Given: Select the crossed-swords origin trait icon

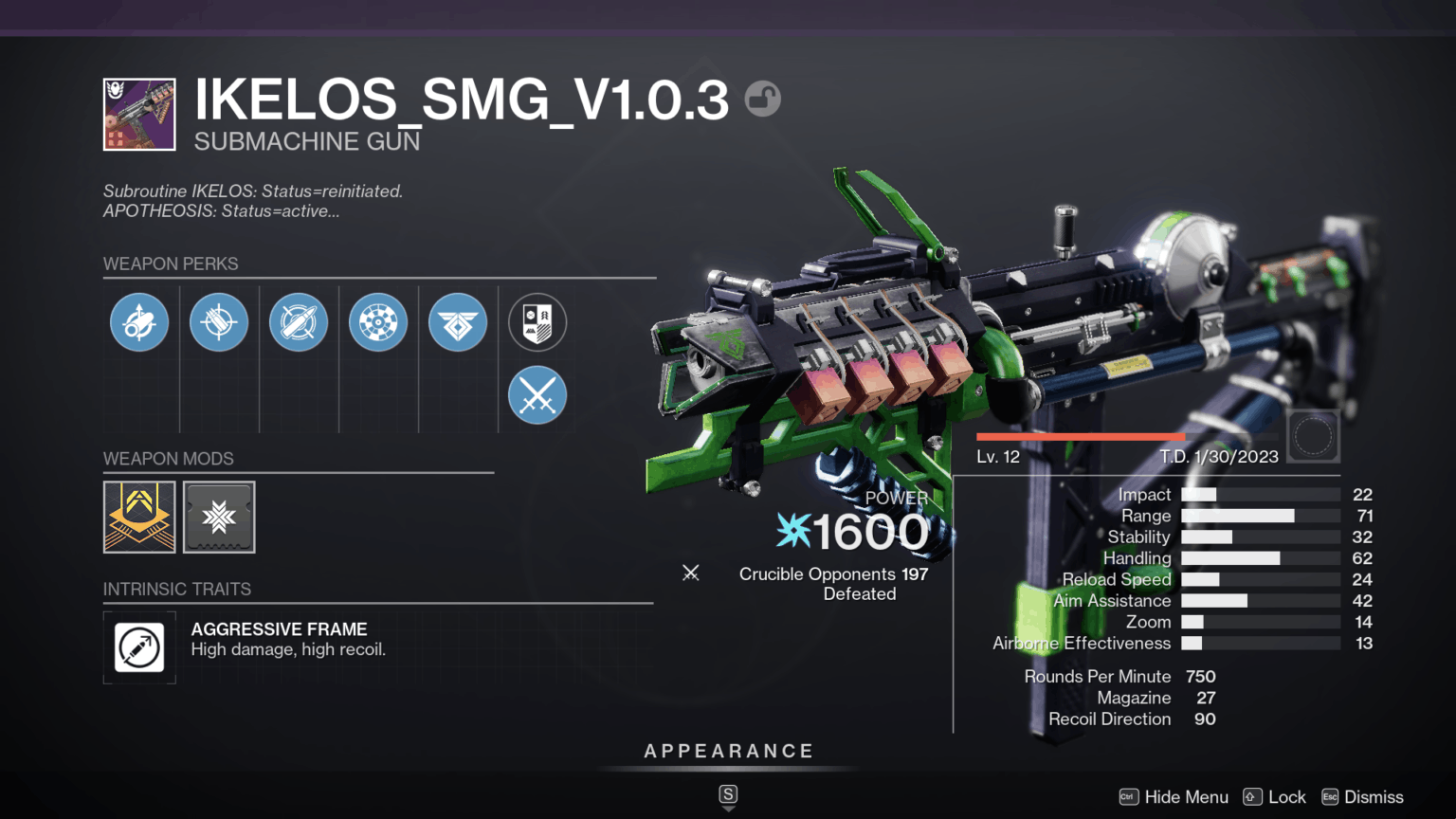Looking at the screenshot, I should 537,395.
